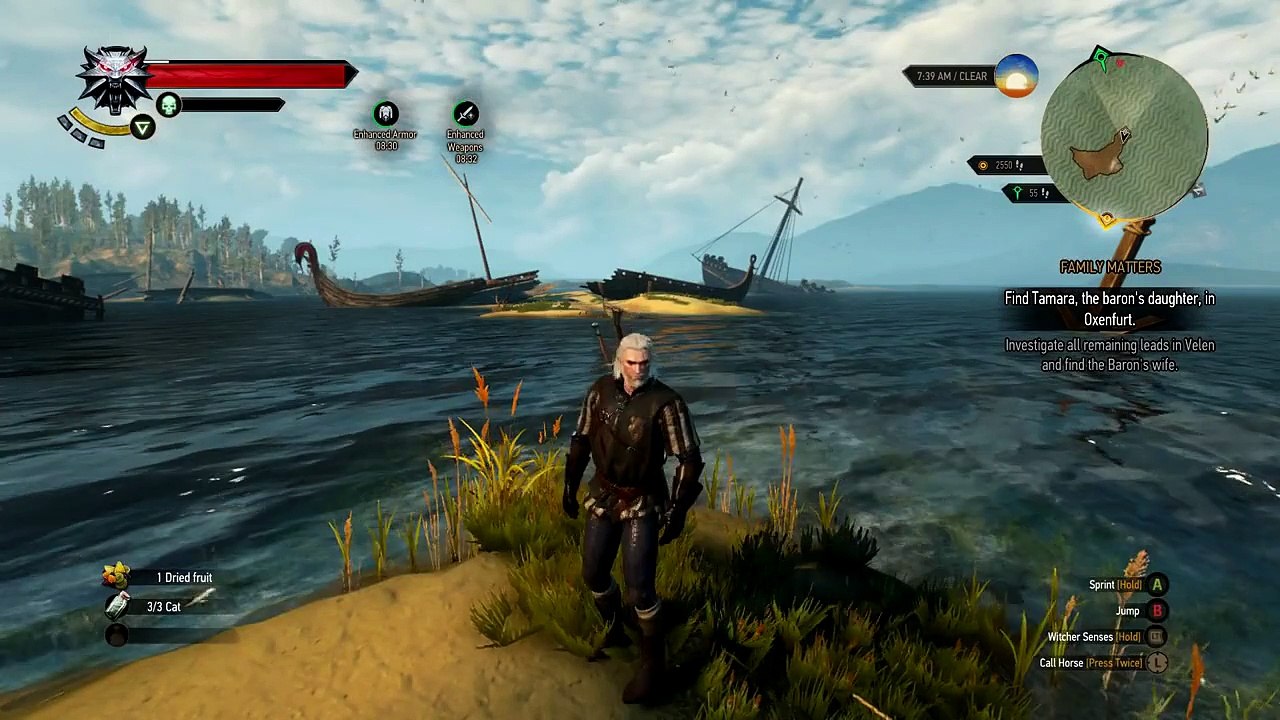The height and width of the screenshot is (720, 1280).
Task: Open the Family Matters quest tracker
Action: pyautogui.click(x=1110, y=267)
